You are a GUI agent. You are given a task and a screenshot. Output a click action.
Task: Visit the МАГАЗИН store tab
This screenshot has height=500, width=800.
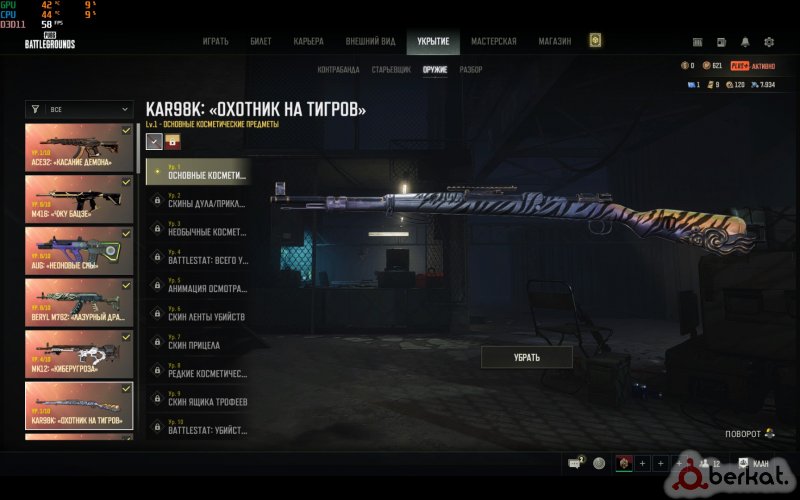(555, 42)
